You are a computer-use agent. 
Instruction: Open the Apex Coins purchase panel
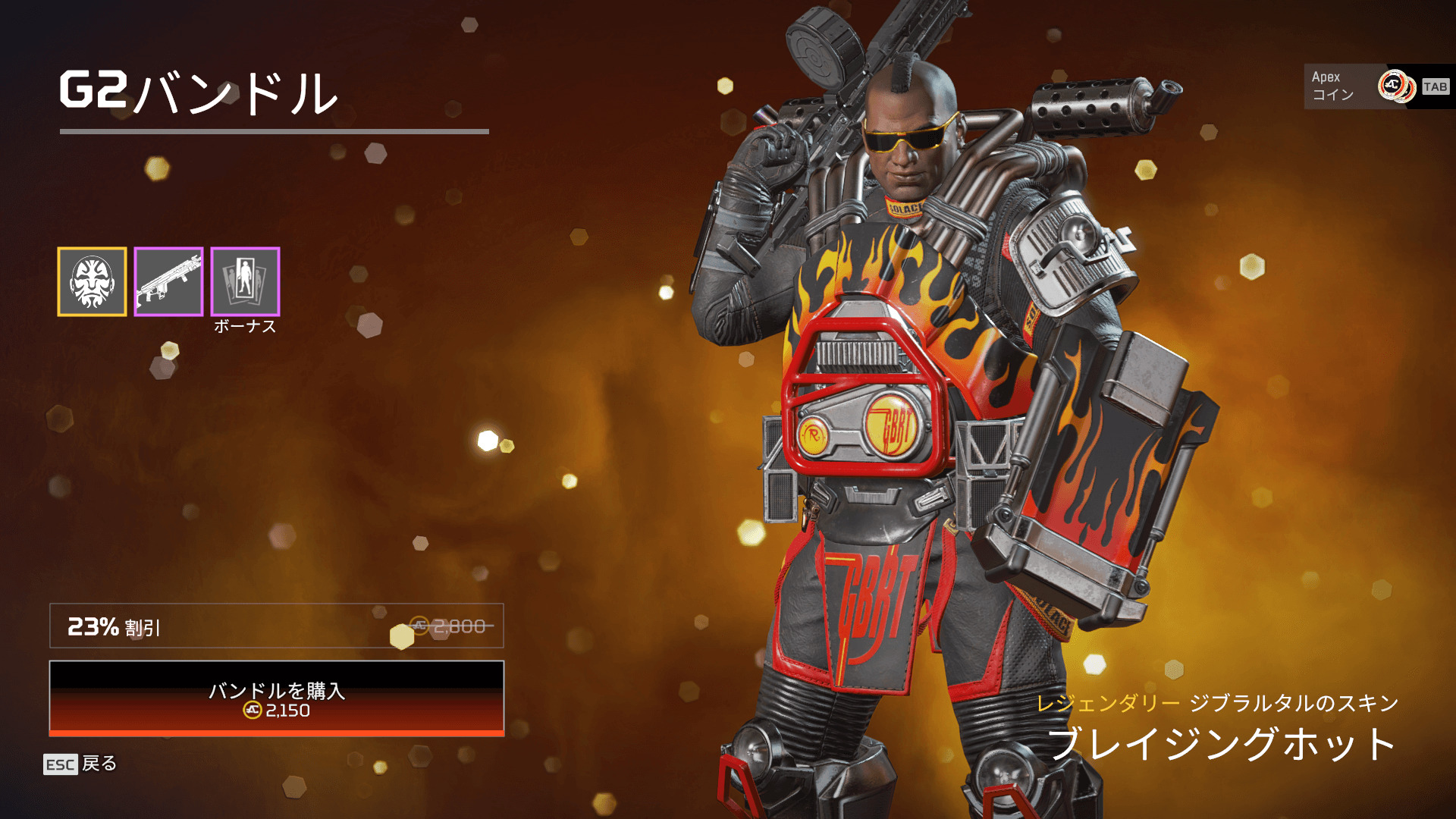click(1378, 86)
